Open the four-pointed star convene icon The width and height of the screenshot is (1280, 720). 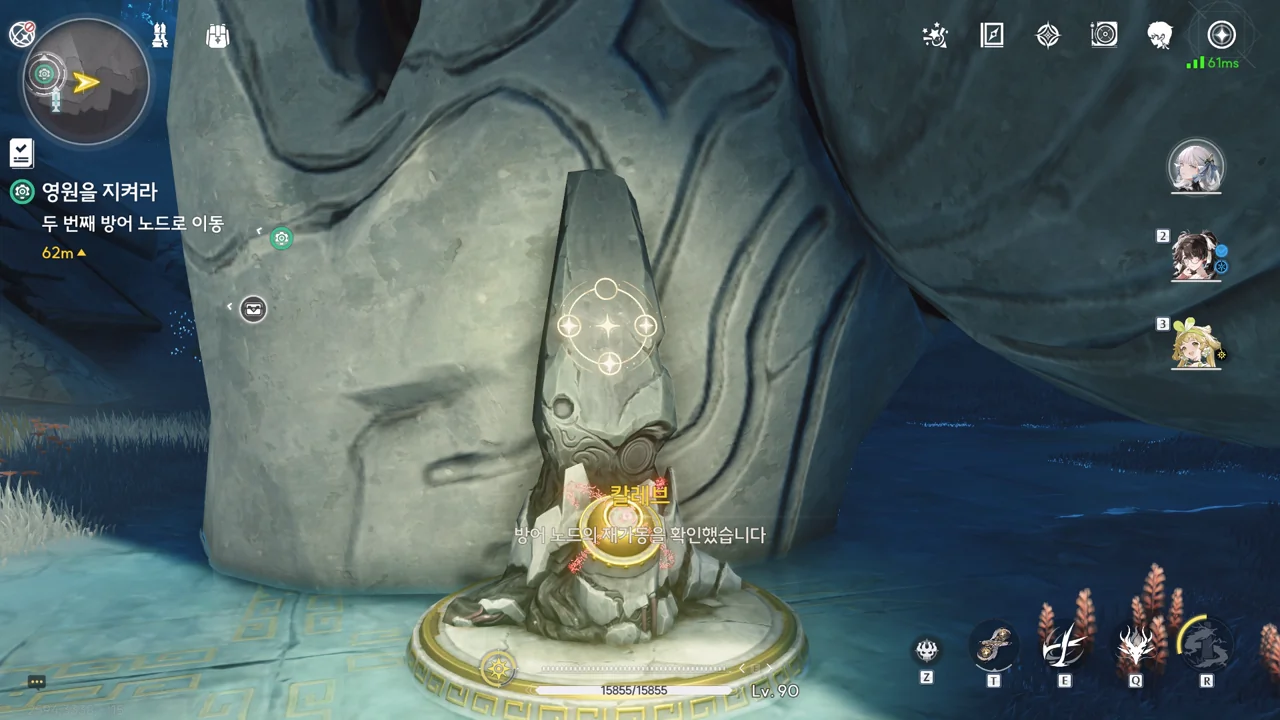(x=1047, y=36)
